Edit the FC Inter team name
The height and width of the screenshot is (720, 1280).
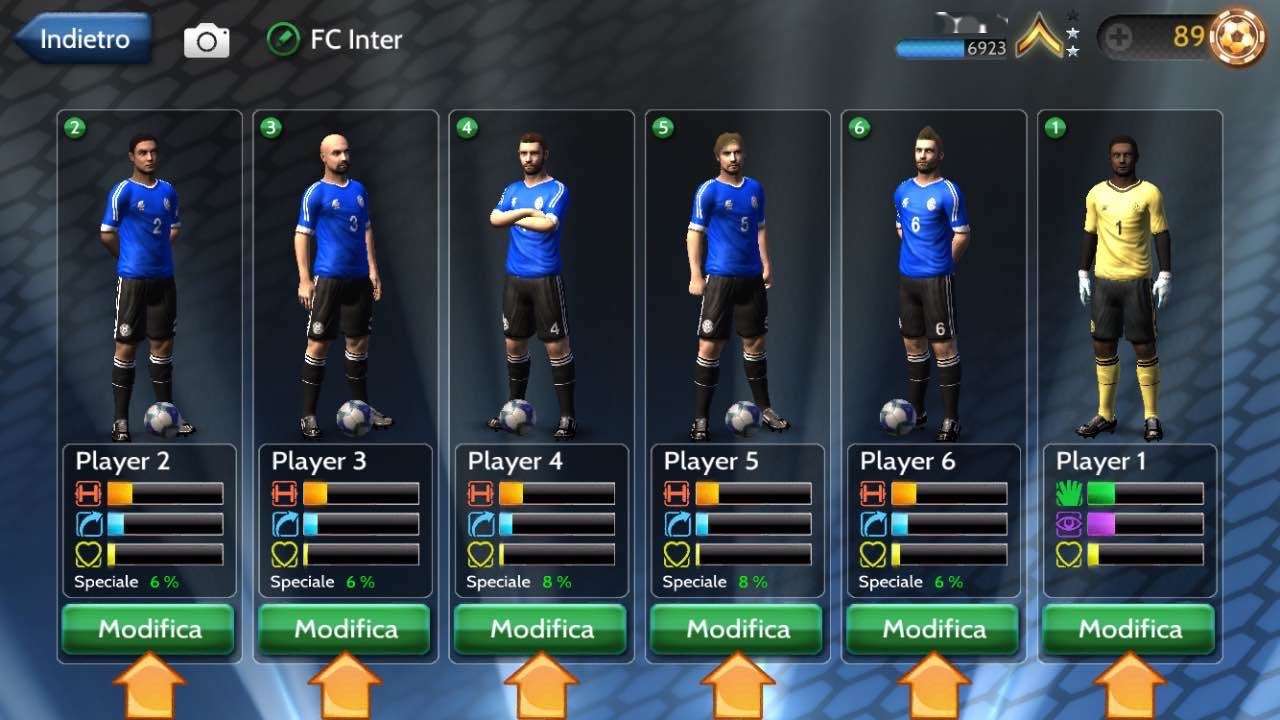pyautogui.click(x=284, y=40)
